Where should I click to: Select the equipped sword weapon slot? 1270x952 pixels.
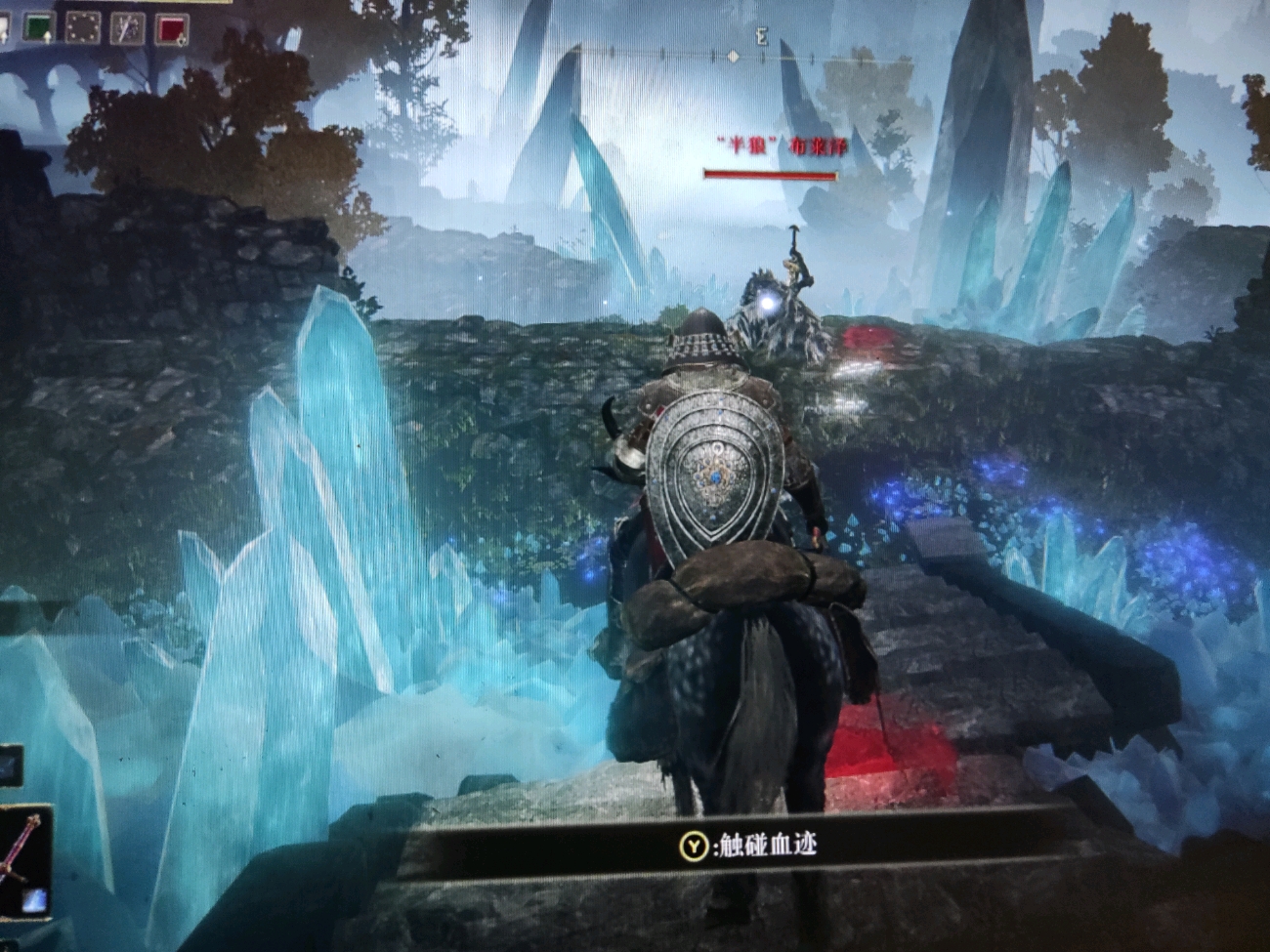pos(23,861)
